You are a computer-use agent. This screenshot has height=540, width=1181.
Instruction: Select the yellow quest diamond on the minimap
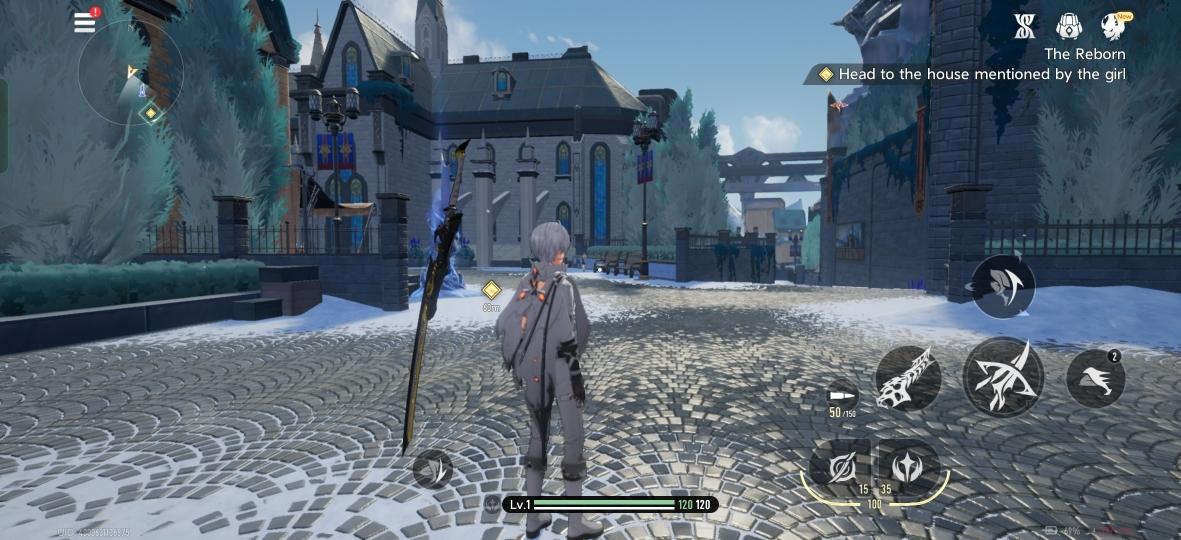(x=150, y=113)
